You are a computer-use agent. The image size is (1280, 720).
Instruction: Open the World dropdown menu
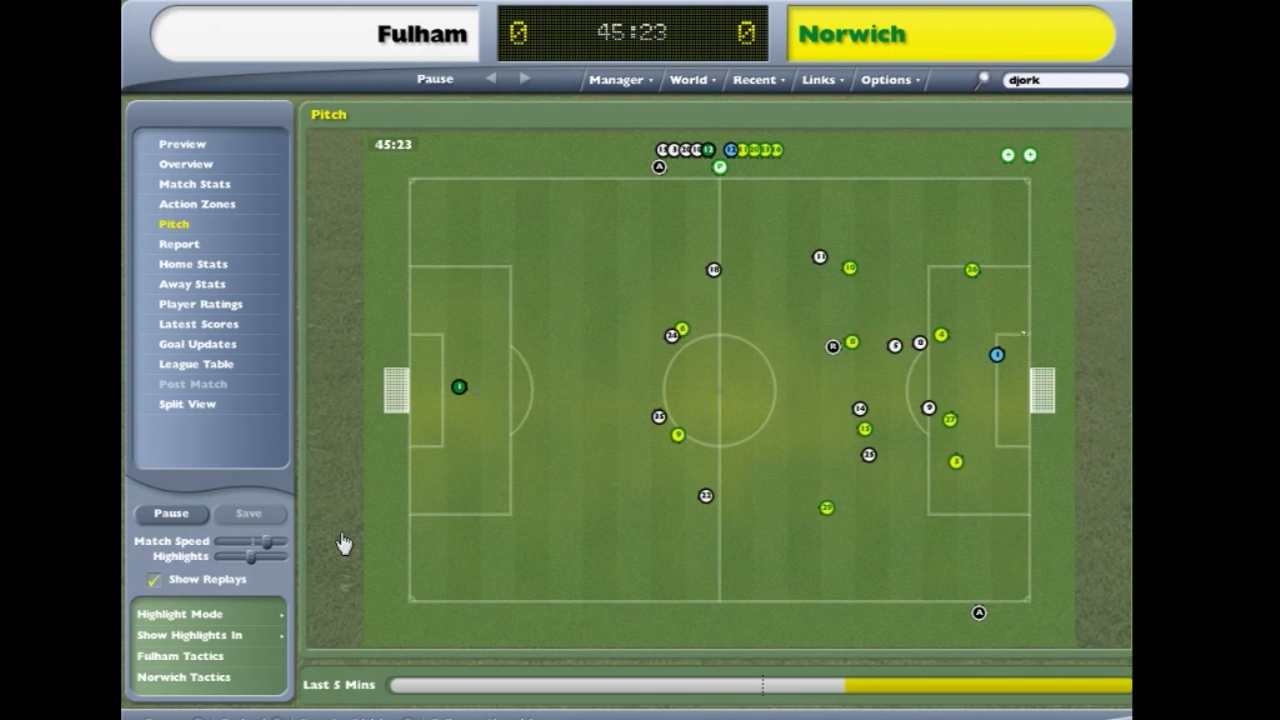pos(688,79)
